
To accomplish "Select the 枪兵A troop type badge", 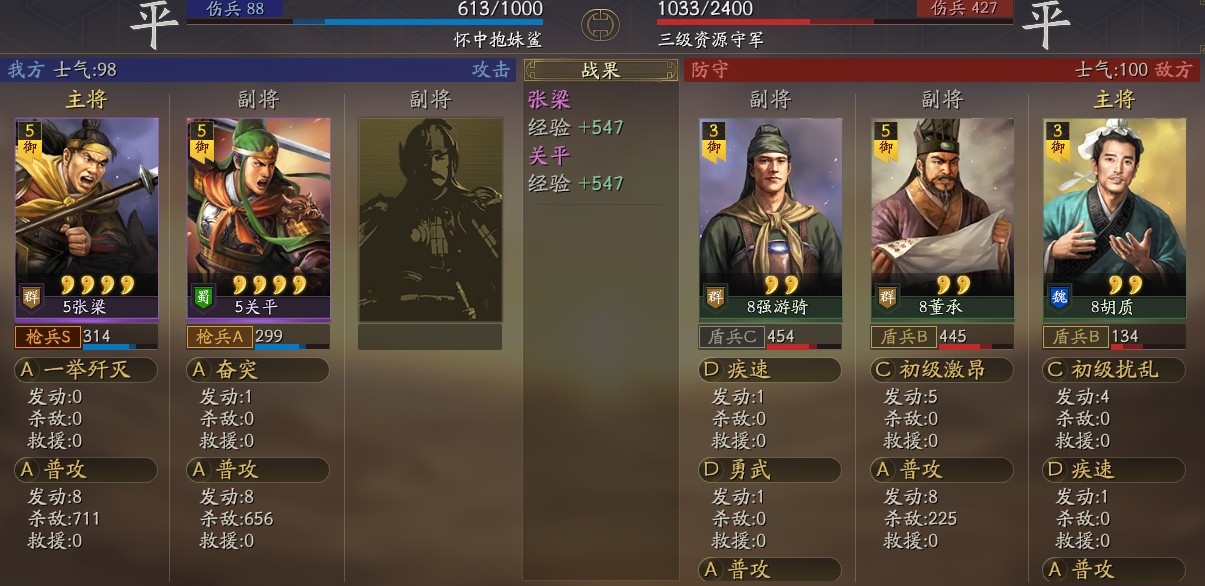I will click(x=219, y=337).
